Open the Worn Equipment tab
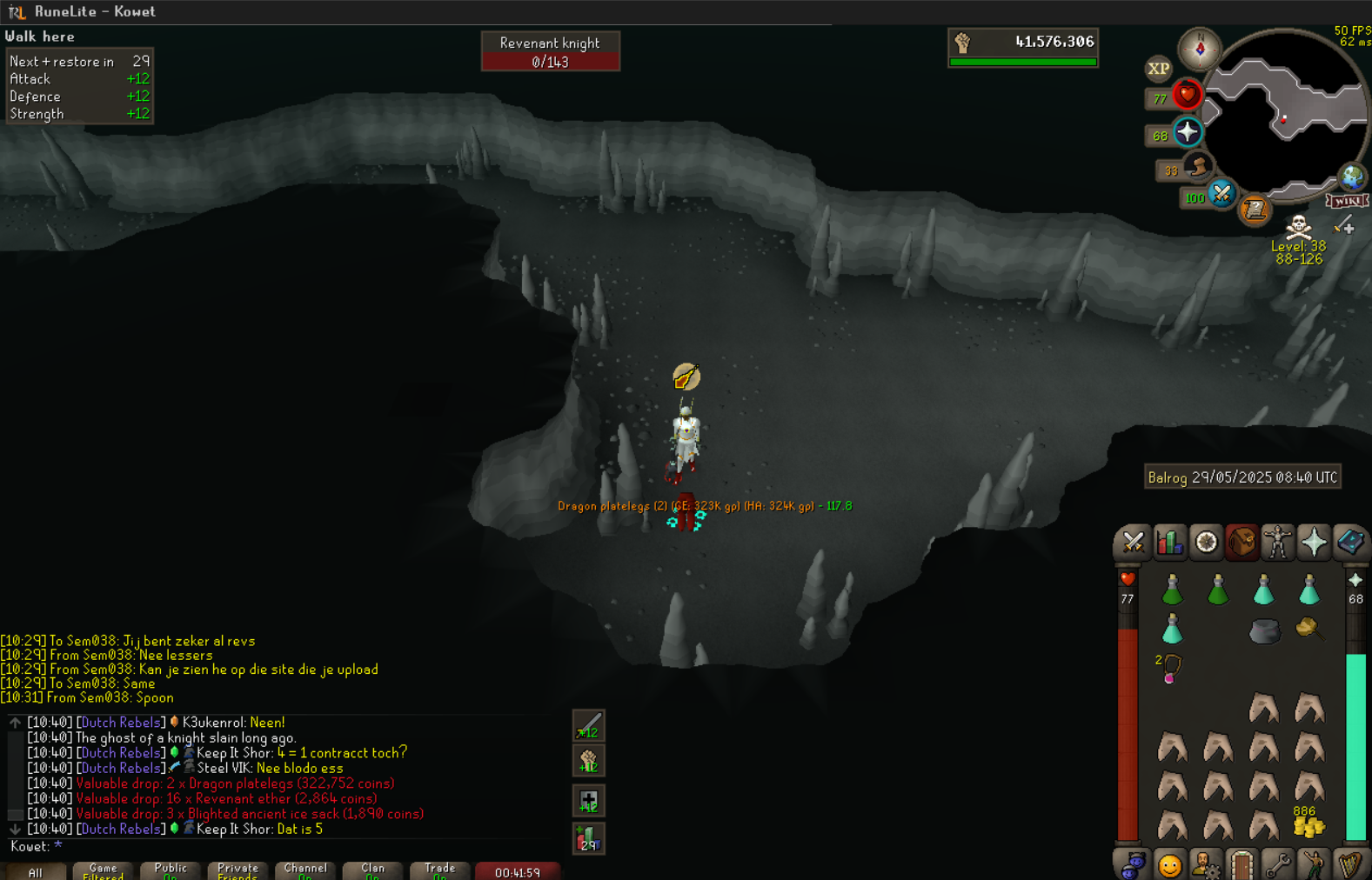 1278,543
